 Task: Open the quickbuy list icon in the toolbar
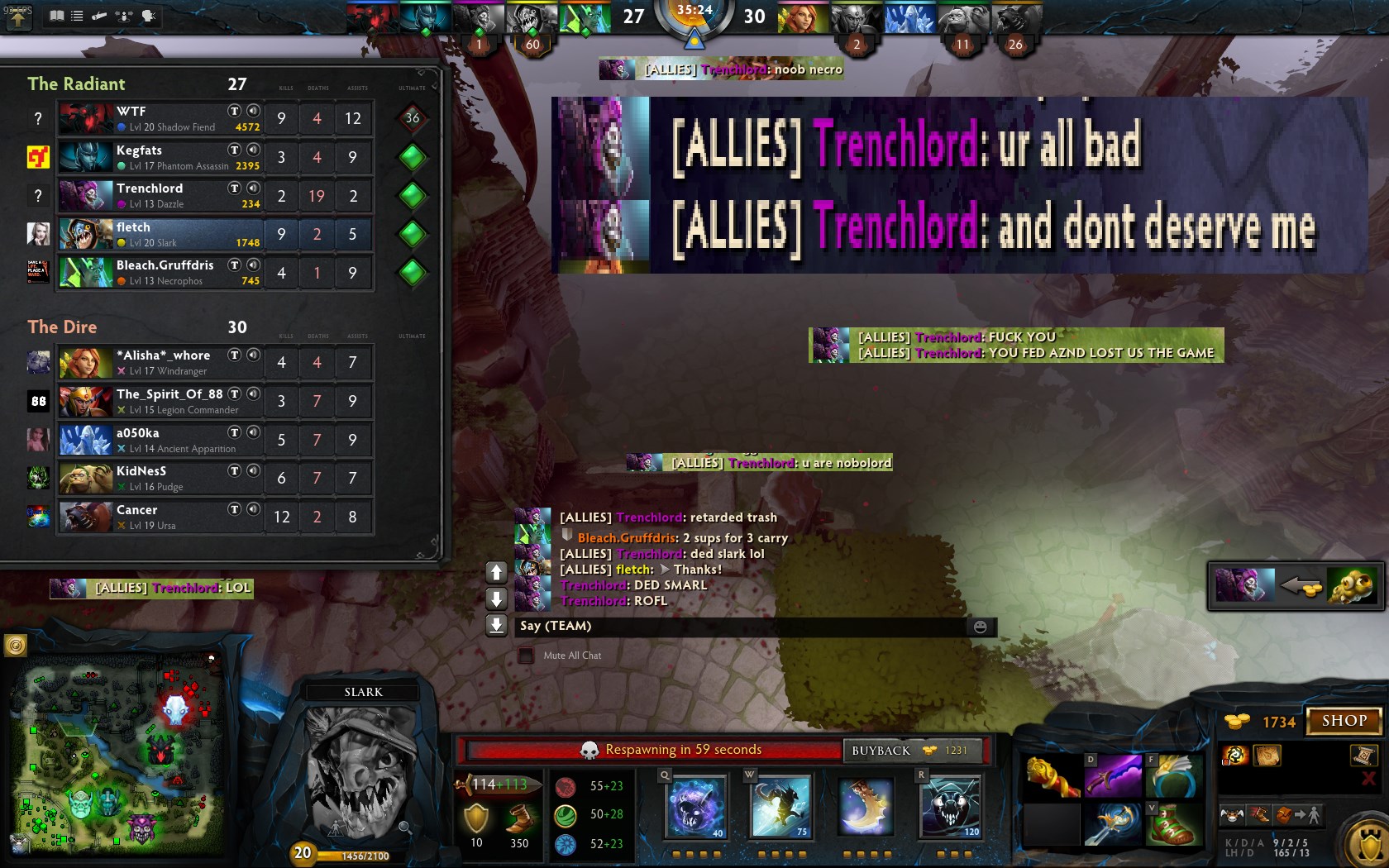click(77, 15)
